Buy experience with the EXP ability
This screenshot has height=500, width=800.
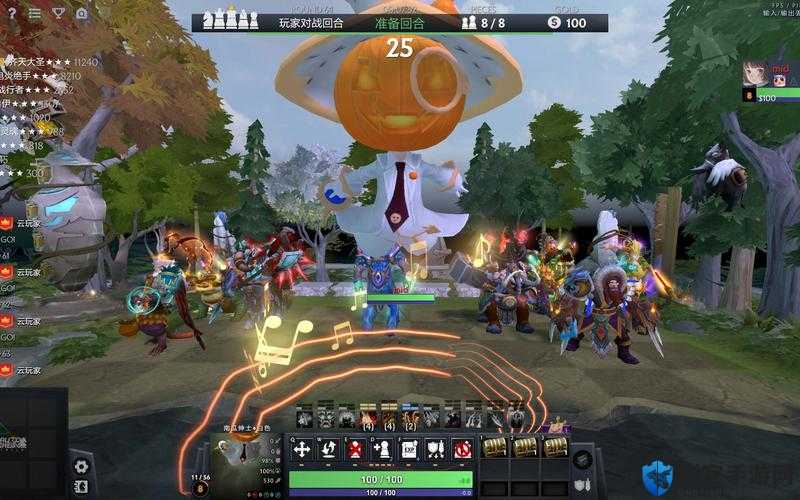[408, 449]
